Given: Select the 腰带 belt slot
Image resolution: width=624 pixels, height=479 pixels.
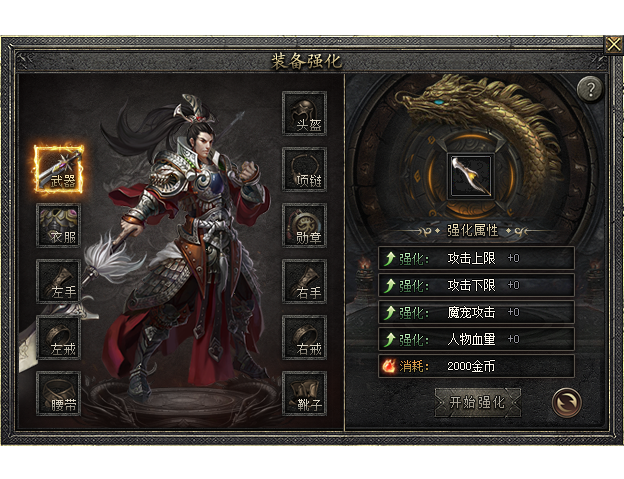Looking at the screenshot, I should 59,394.
